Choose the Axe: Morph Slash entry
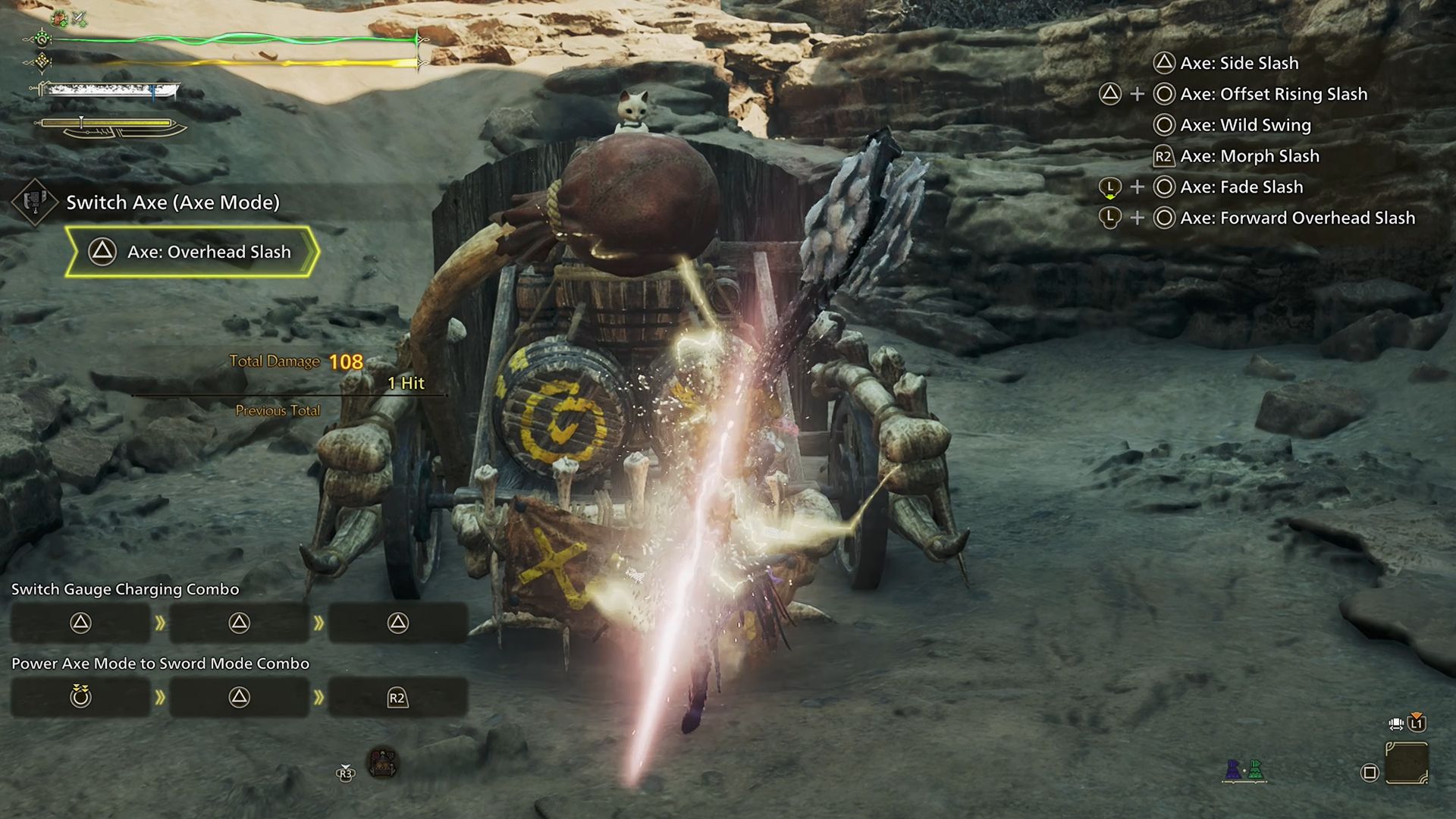 pos(1249,156)
